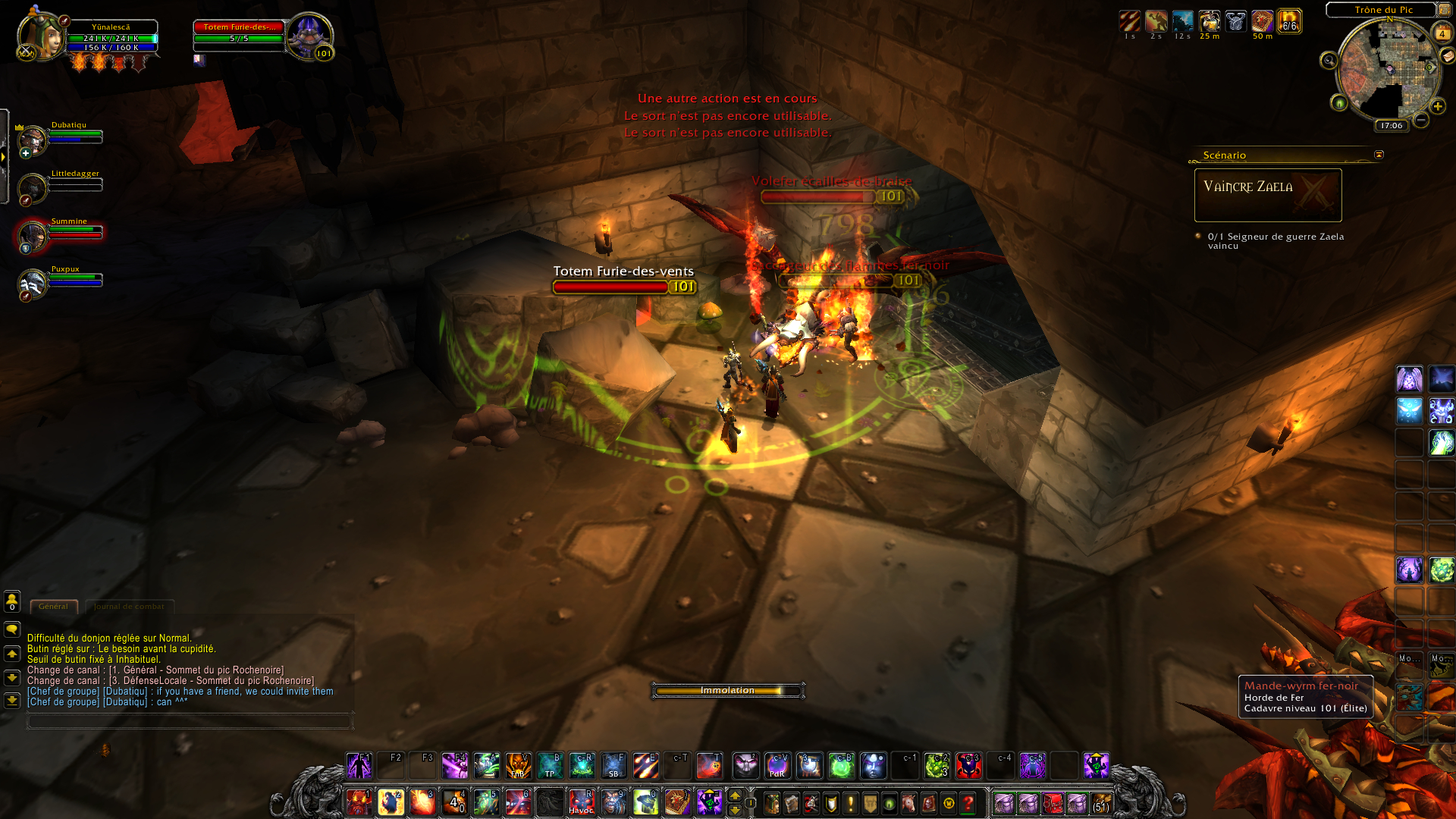Click the action bar page up arrow
This screenshot has height=819, width=1456.
click(x=735, y=795)
